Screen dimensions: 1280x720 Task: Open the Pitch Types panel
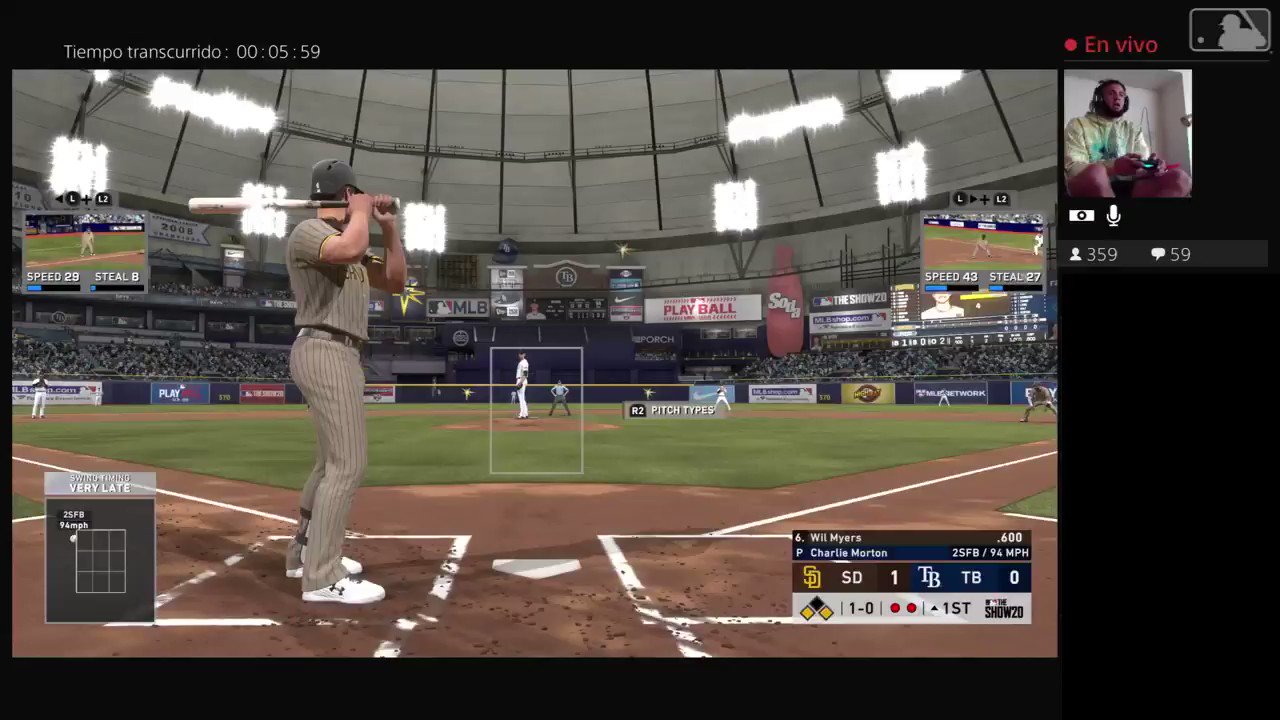point(683,410)
